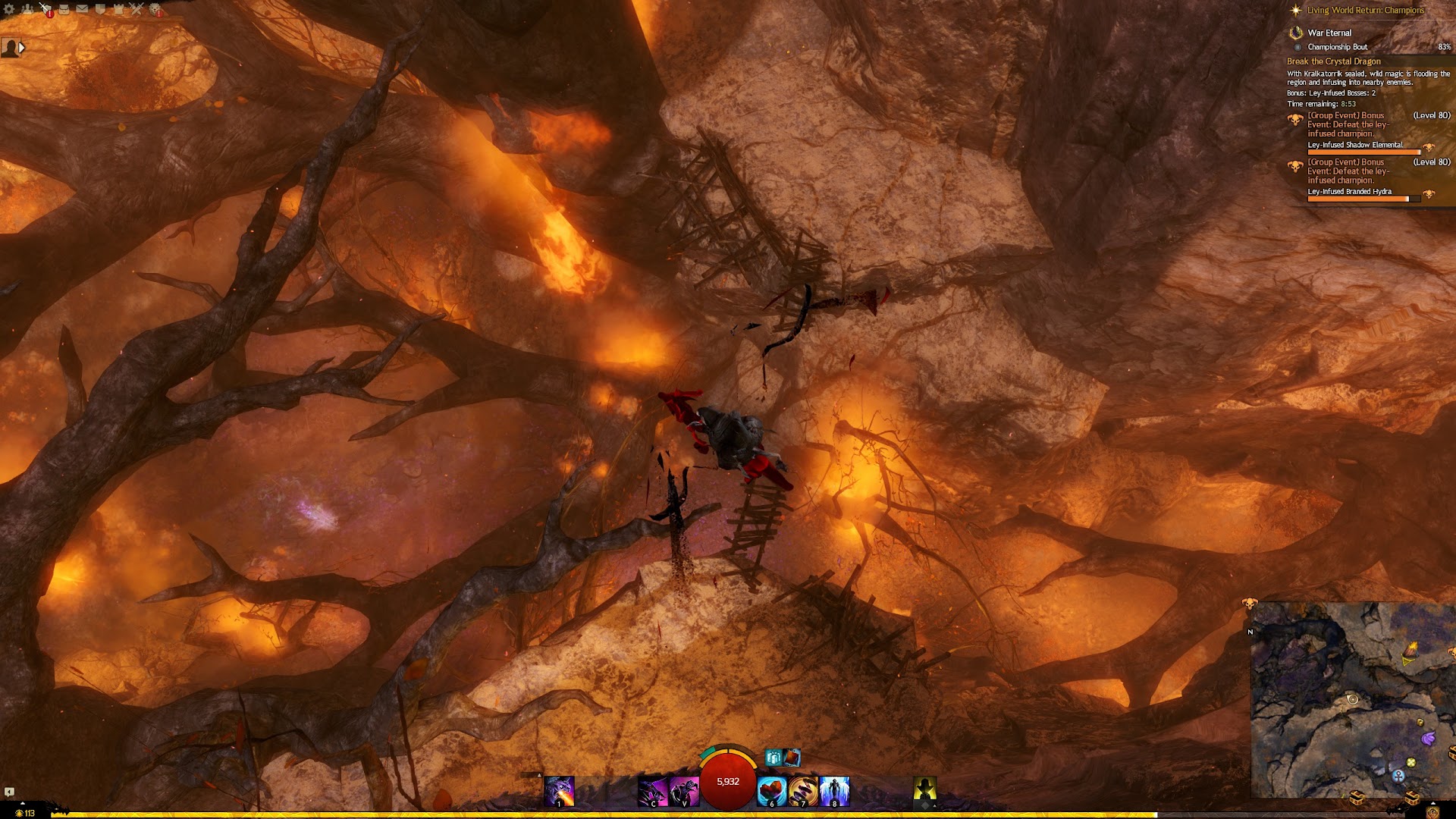Use the golden bandage utility skill
Screen dimensions: 1456x819
coord(803,791)
